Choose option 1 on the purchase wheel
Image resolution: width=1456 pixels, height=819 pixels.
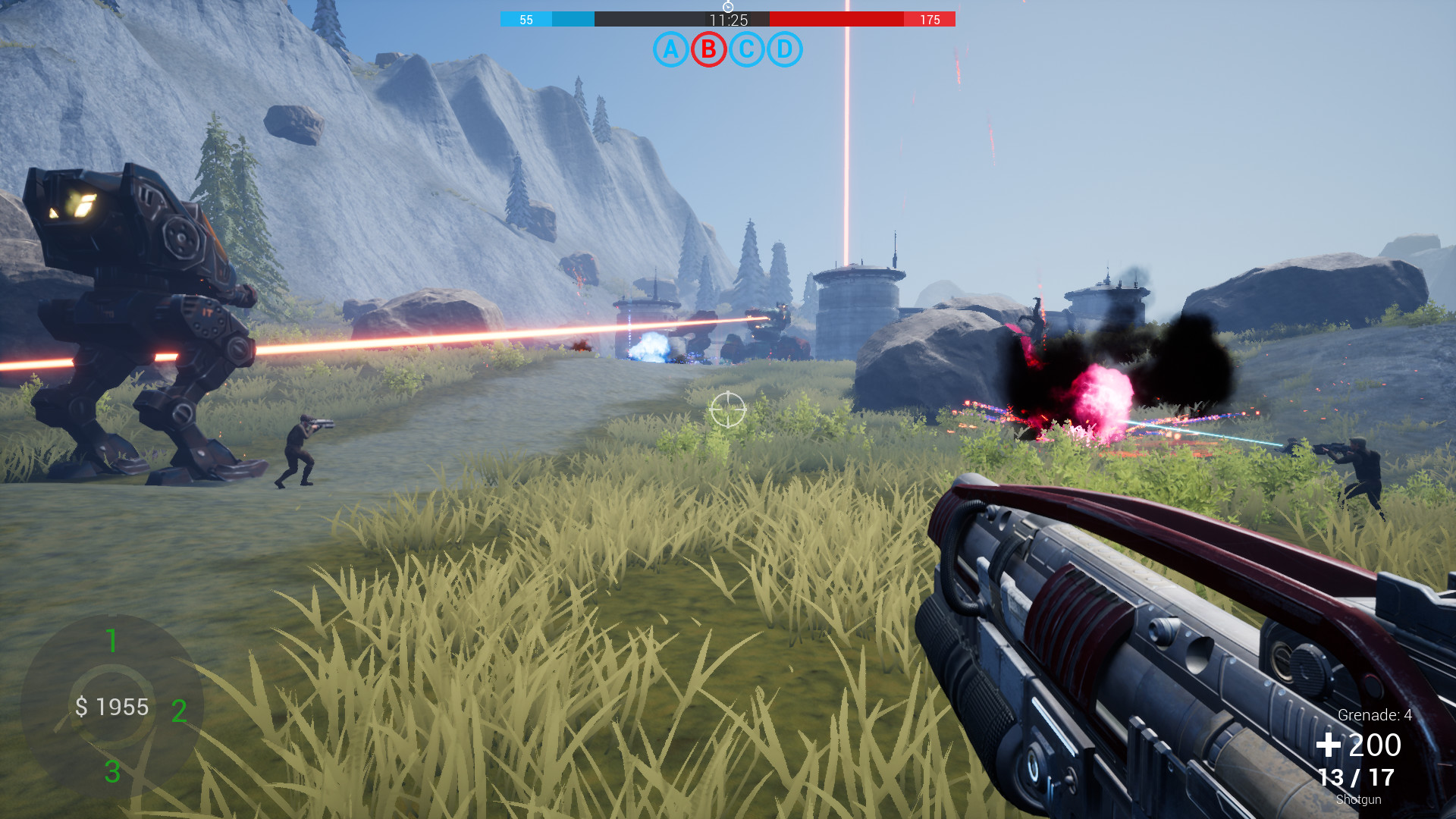(x=112, y=641)
